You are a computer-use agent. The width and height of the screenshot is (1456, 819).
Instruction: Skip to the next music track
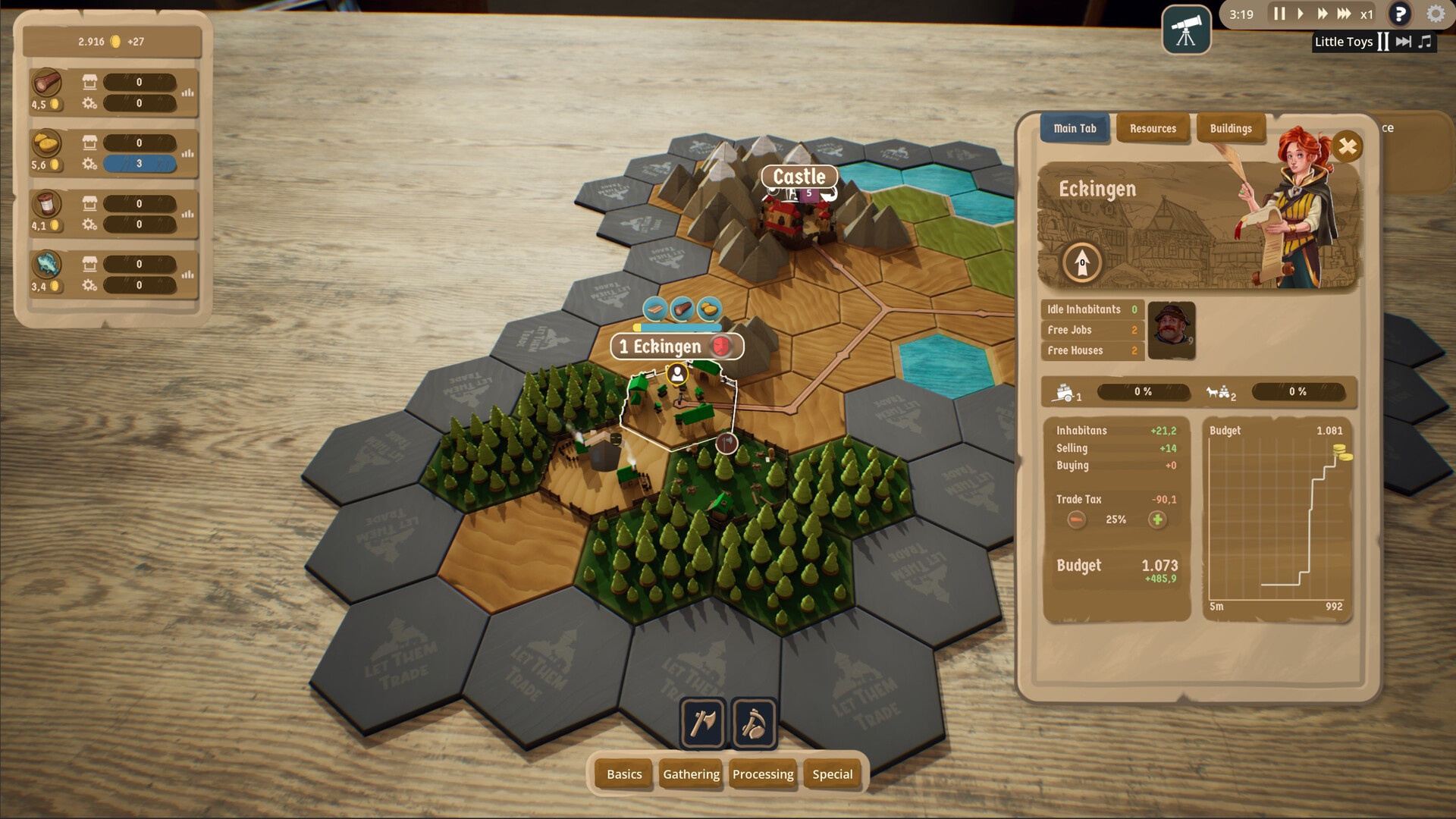pos(1404,42)
